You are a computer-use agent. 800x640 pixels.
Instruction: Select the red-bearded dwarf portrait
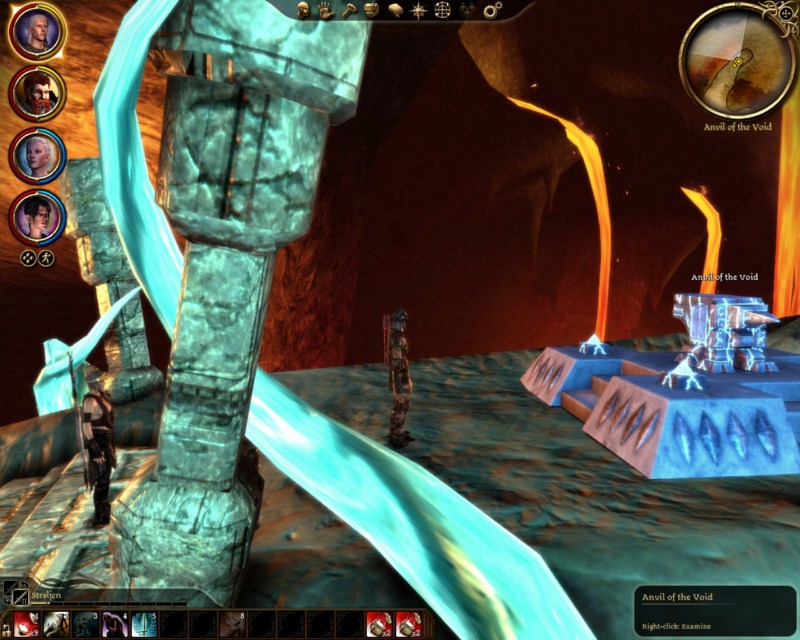tap(38, 93)
